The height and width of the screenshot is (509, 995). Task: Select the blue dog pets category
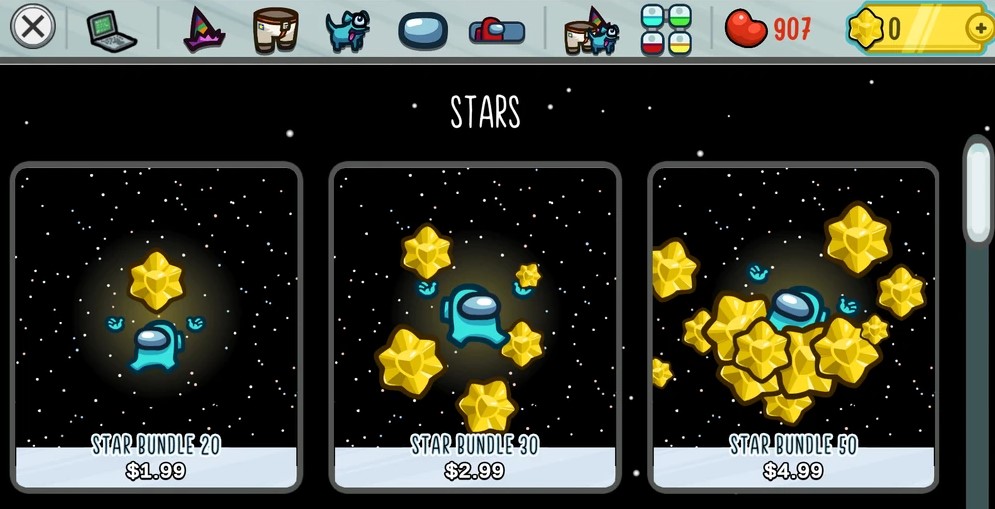(347, 29)
